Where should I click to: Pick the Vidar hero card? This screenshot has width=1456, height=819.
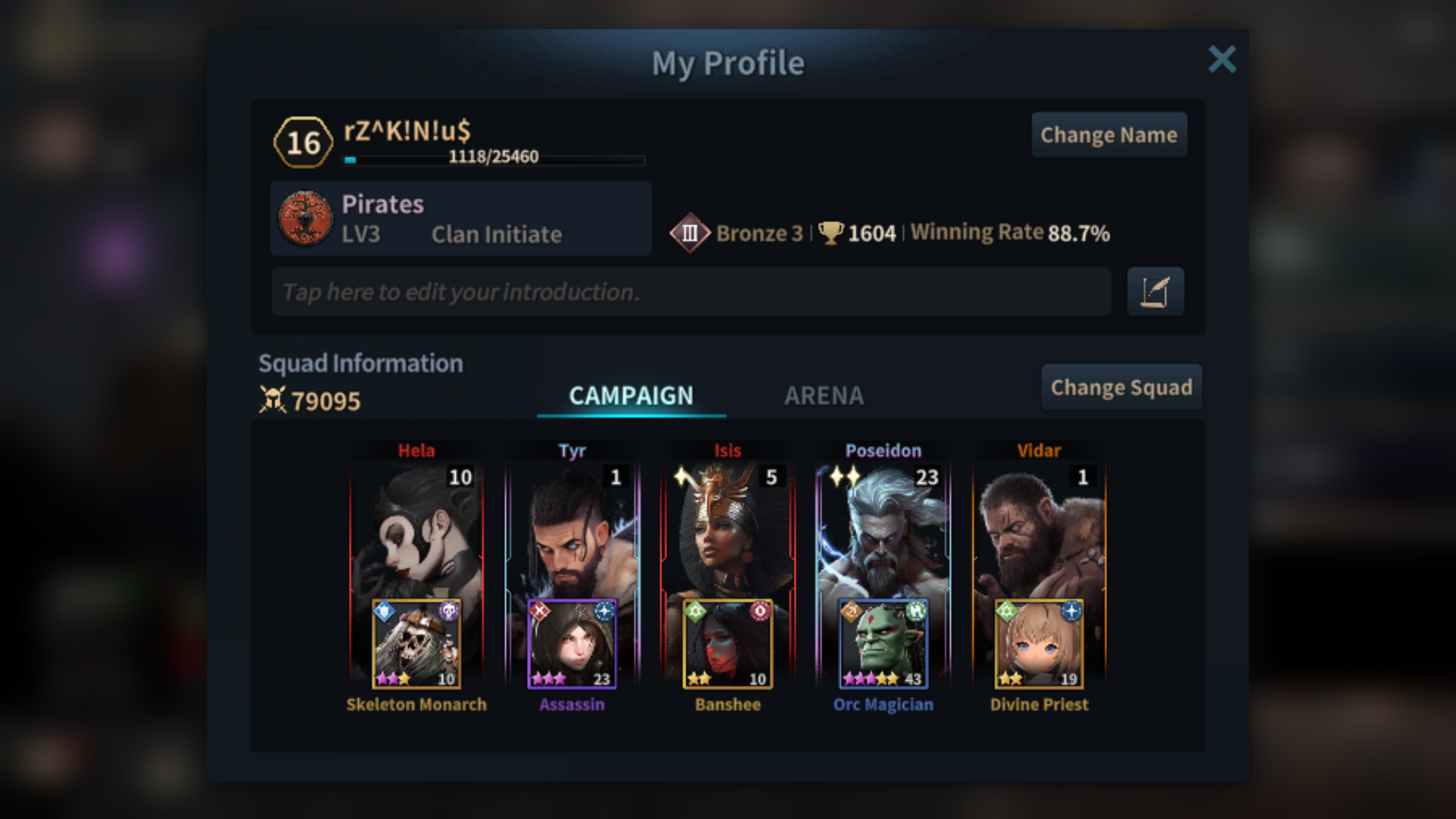(x=1039, y=531)
